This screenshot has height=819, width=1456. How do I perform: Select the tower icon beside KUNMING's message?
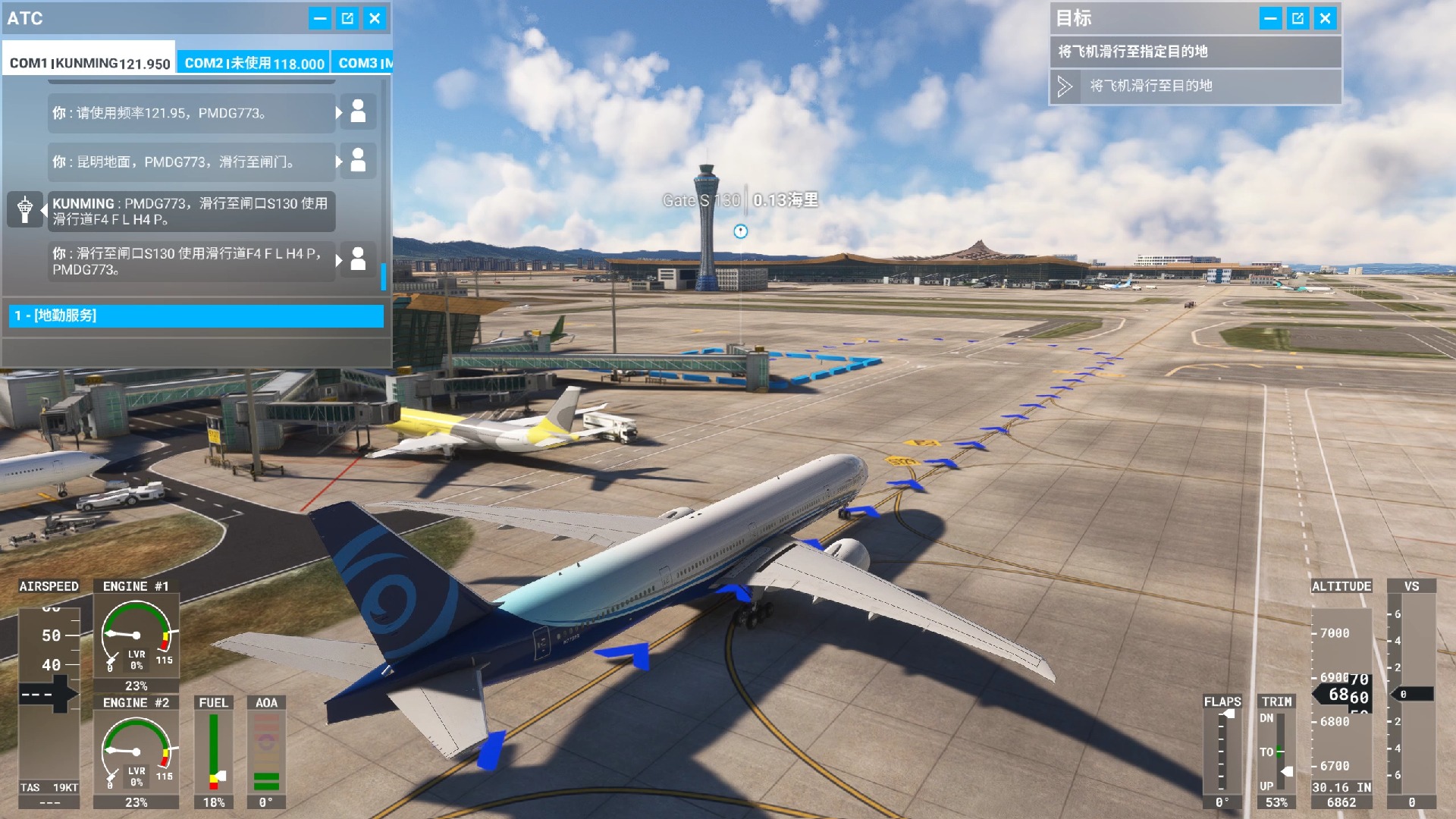25,210
